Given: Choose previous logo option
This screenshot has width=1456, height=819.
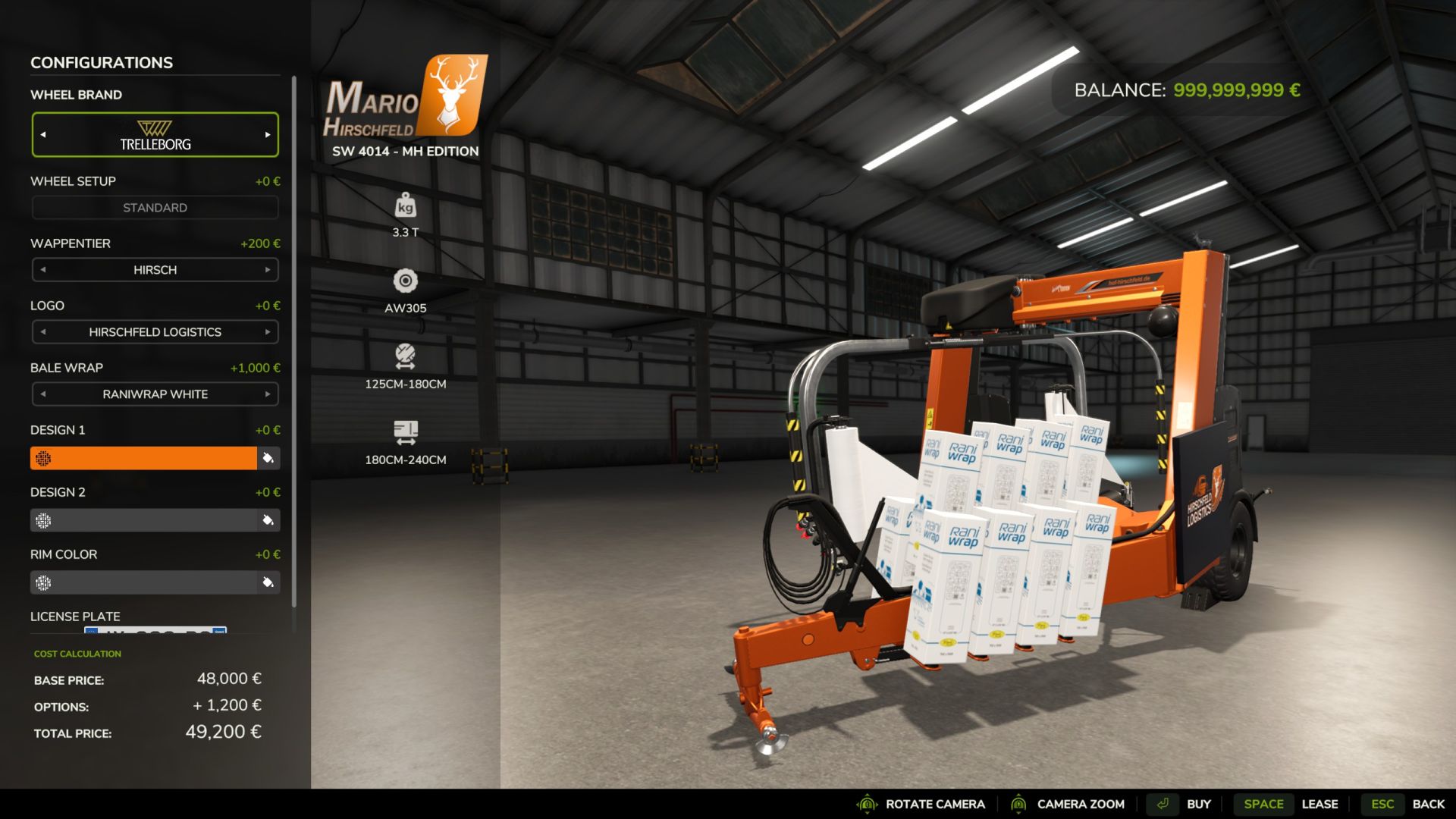Looking at the screenshot, I should 43,332.
